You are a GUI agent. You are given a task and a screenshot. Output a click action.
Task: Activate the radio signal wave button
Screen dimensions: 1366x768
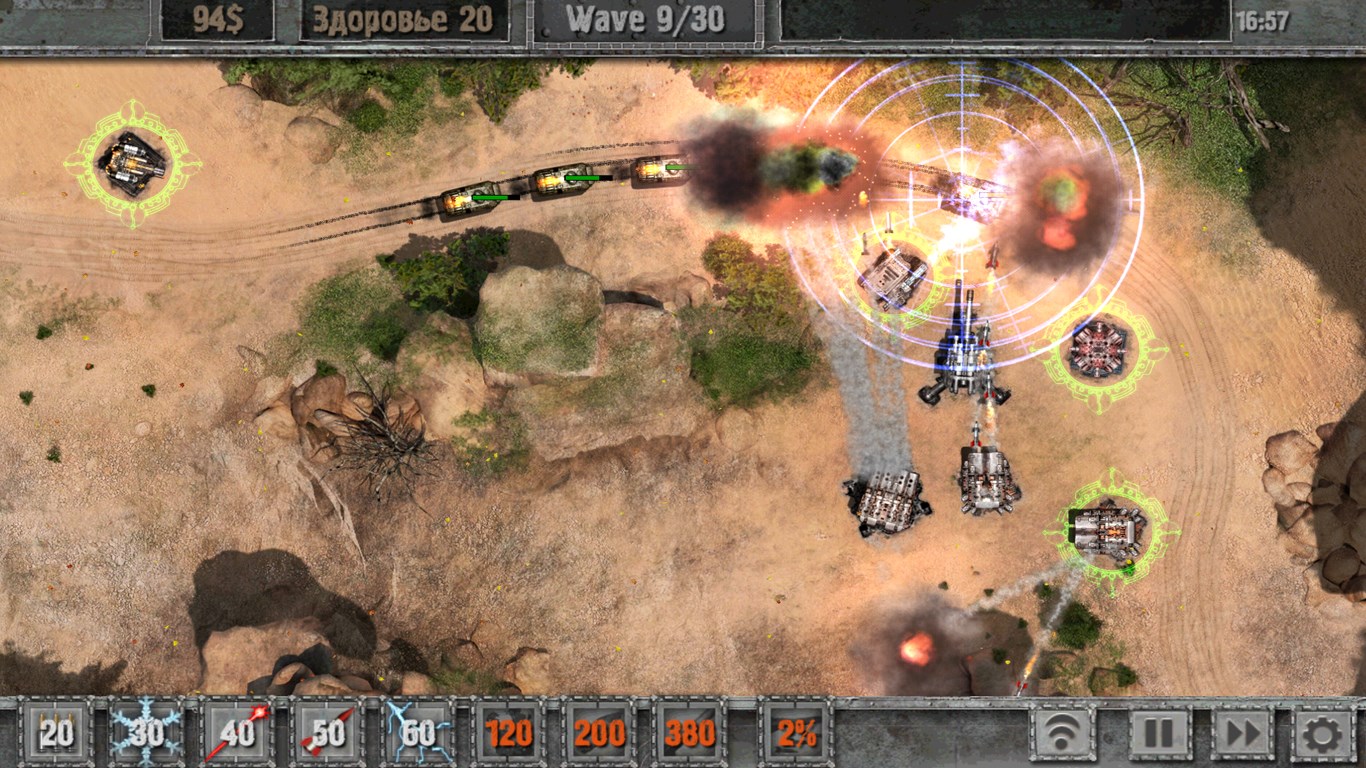[x=1063, y=734]
